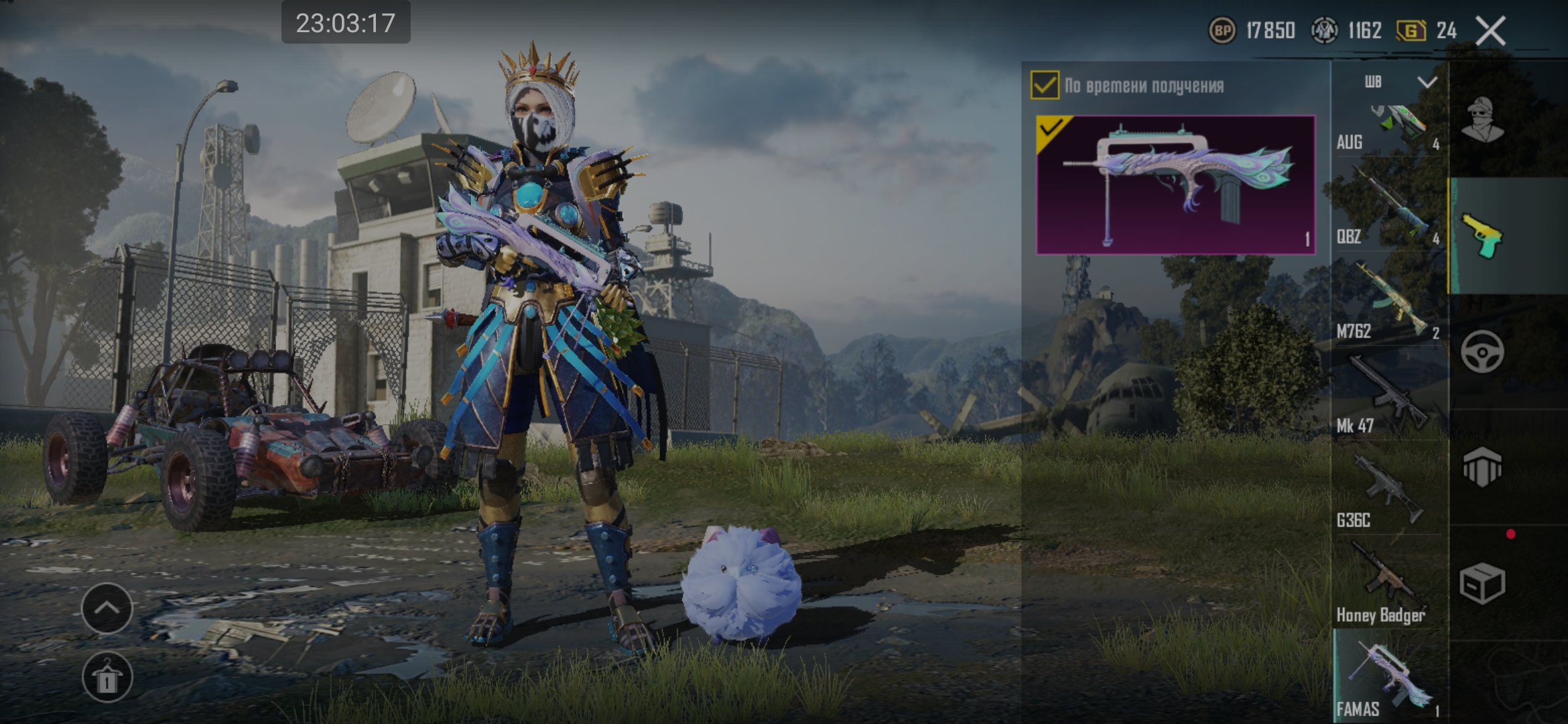Viewport: 1568px width, 724px height.
Task: Open the box crate tab
Action: click(1483, 582)
